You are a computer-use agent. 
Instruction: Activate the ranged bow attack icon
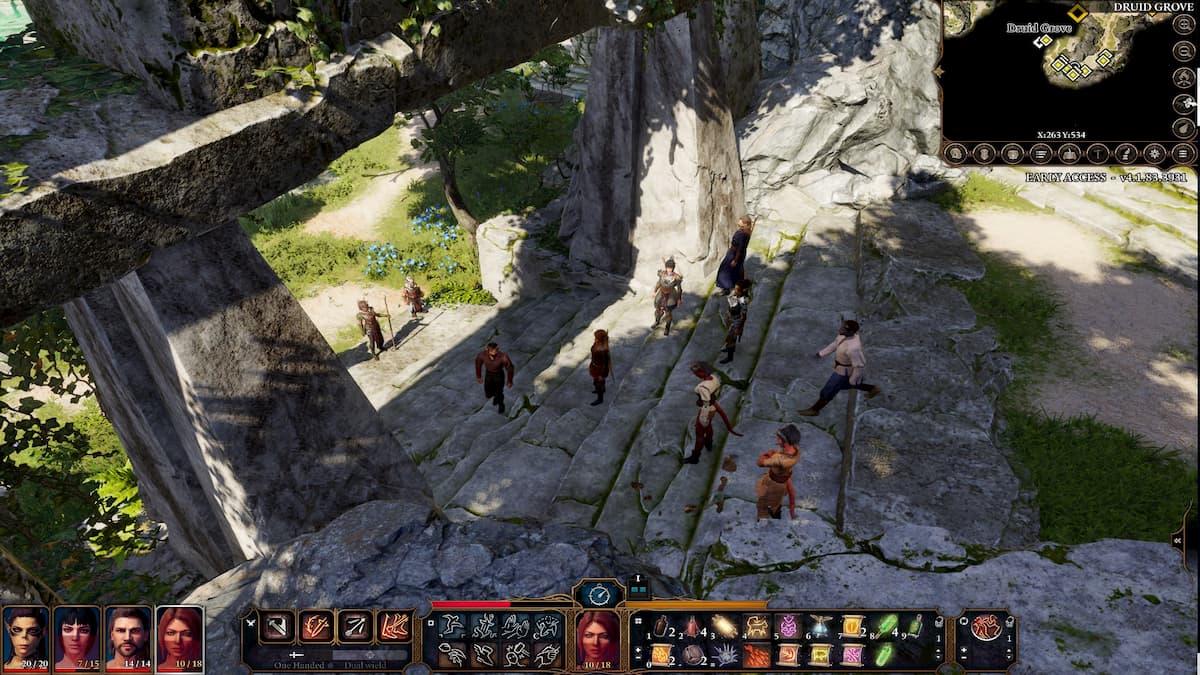(356, 627)
